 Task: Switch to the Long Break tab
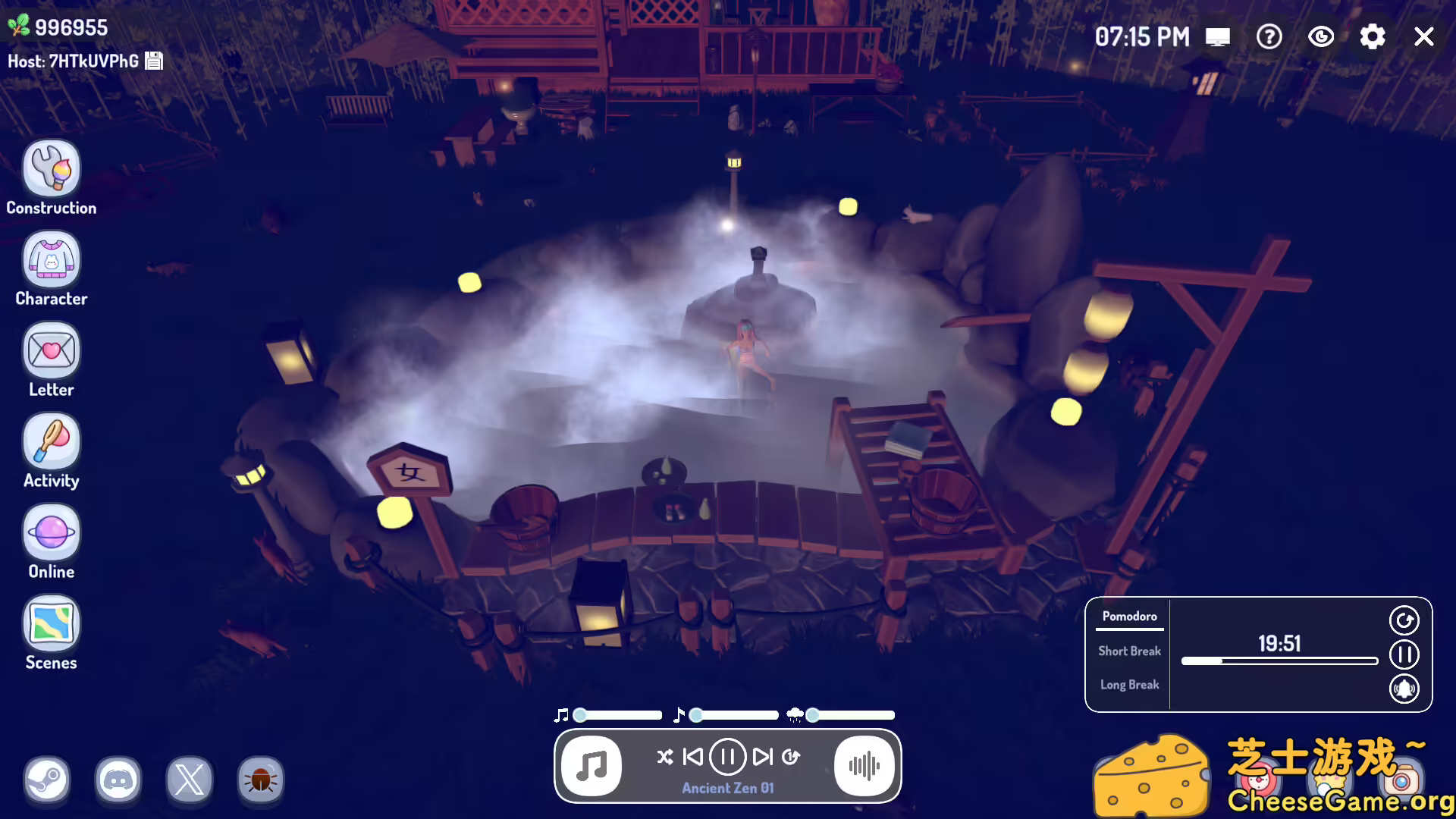[x=1129, y=684]
